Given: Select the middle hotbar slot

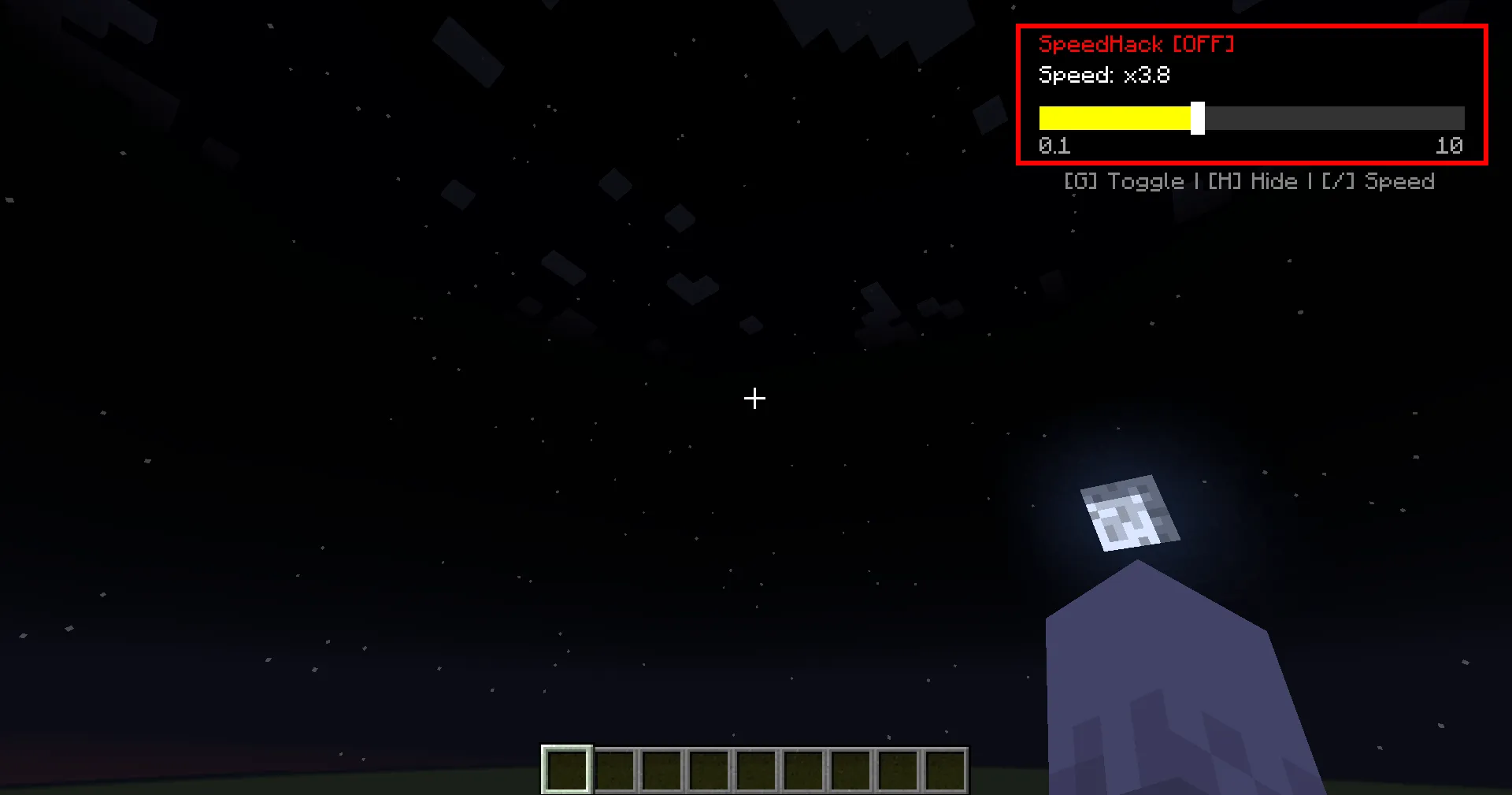Looking at the screenshot, I should pyautogui.click(x=756, y=770).
